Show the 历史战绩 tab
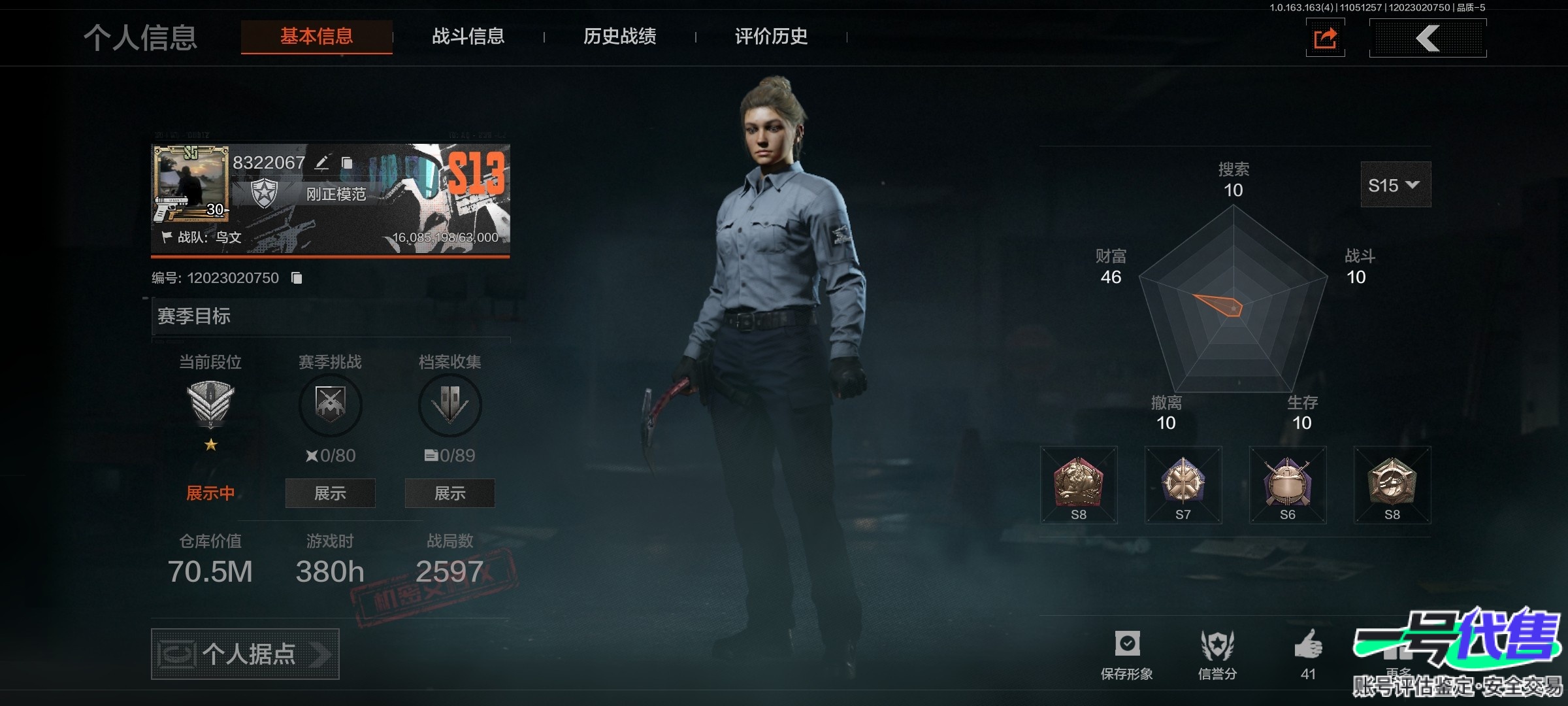 click(619, 37)
